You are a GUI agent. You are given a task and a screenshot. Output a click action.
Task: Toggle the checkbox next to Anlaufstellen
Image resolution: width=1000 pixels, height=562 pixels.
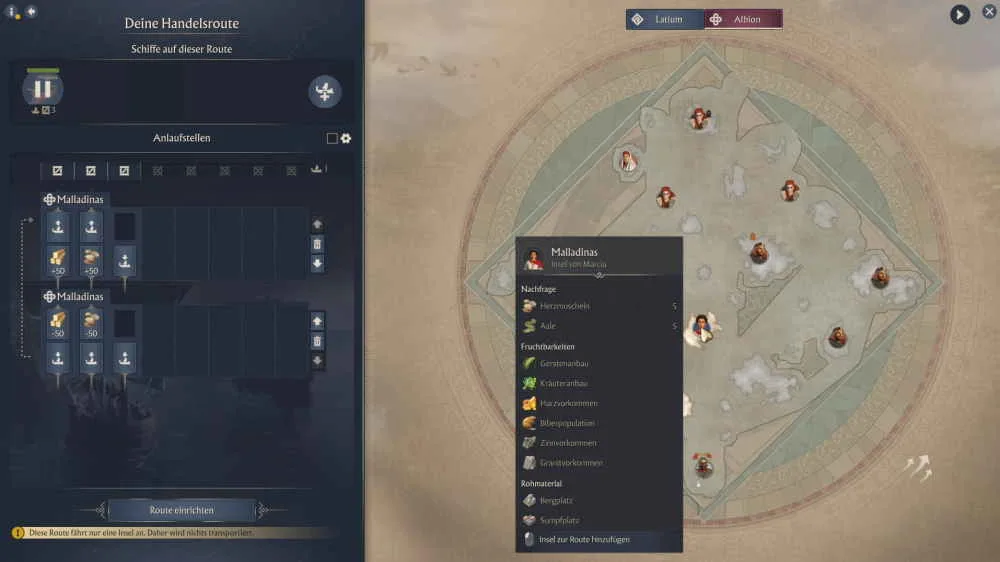pos(332,139)
